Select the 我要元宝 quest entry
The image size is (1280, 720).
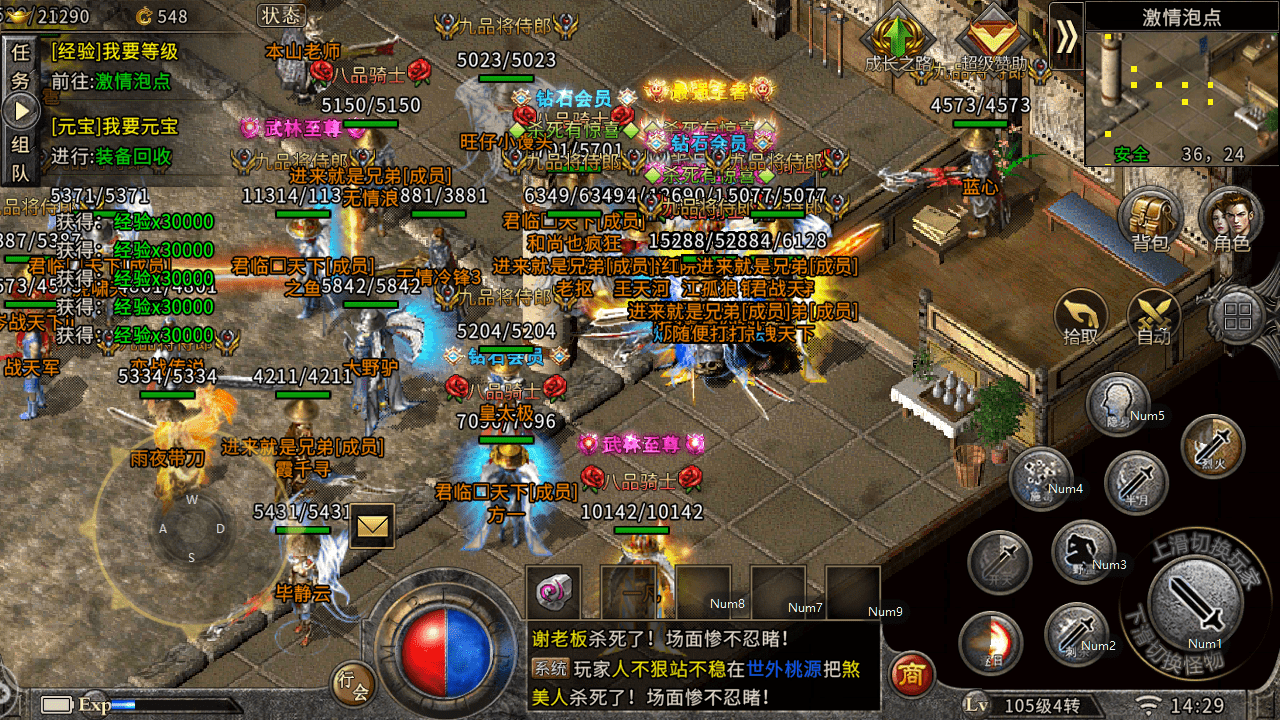tap(115, 127)
